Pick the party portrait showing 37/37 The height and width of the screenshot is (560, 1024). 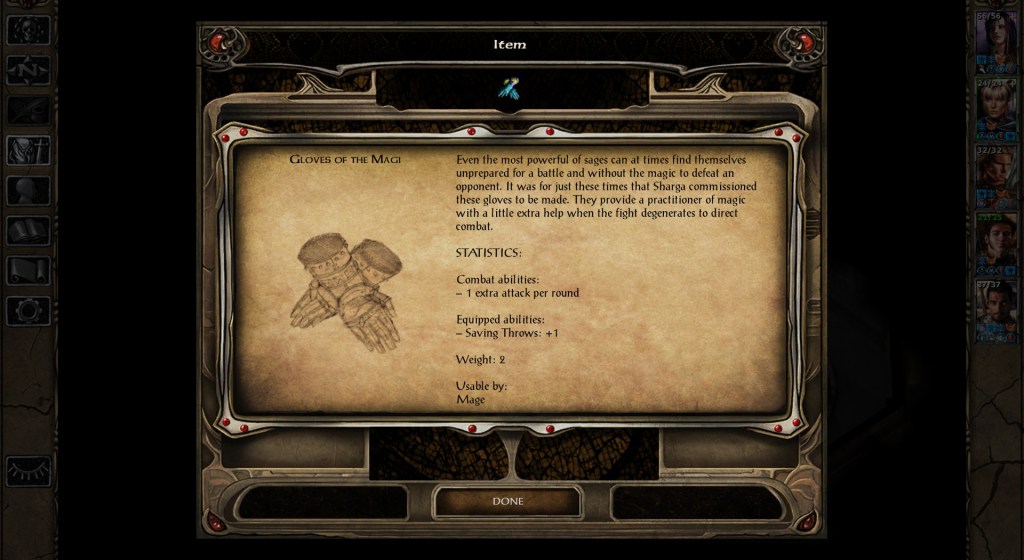point(996,310)
